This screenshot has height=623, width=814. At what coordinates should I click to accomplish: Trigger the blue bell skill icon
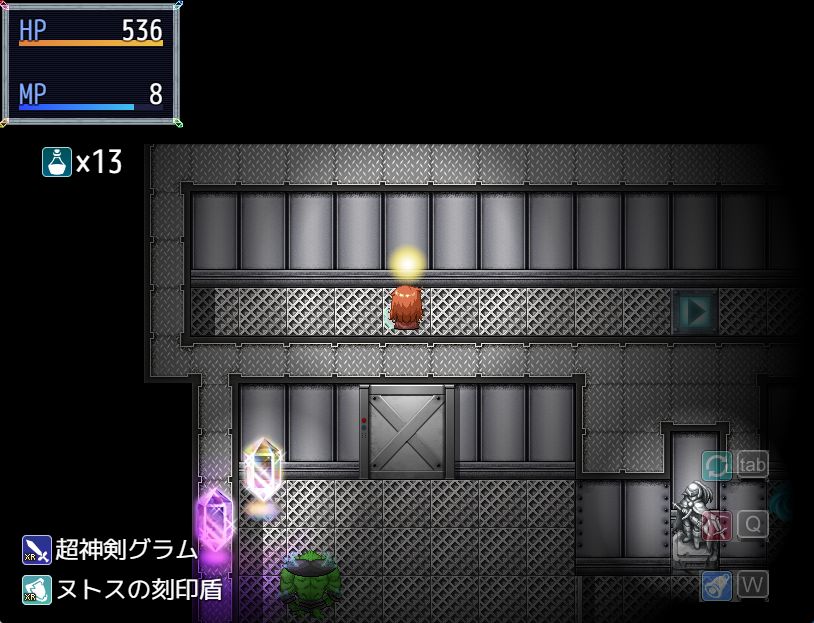716,585
